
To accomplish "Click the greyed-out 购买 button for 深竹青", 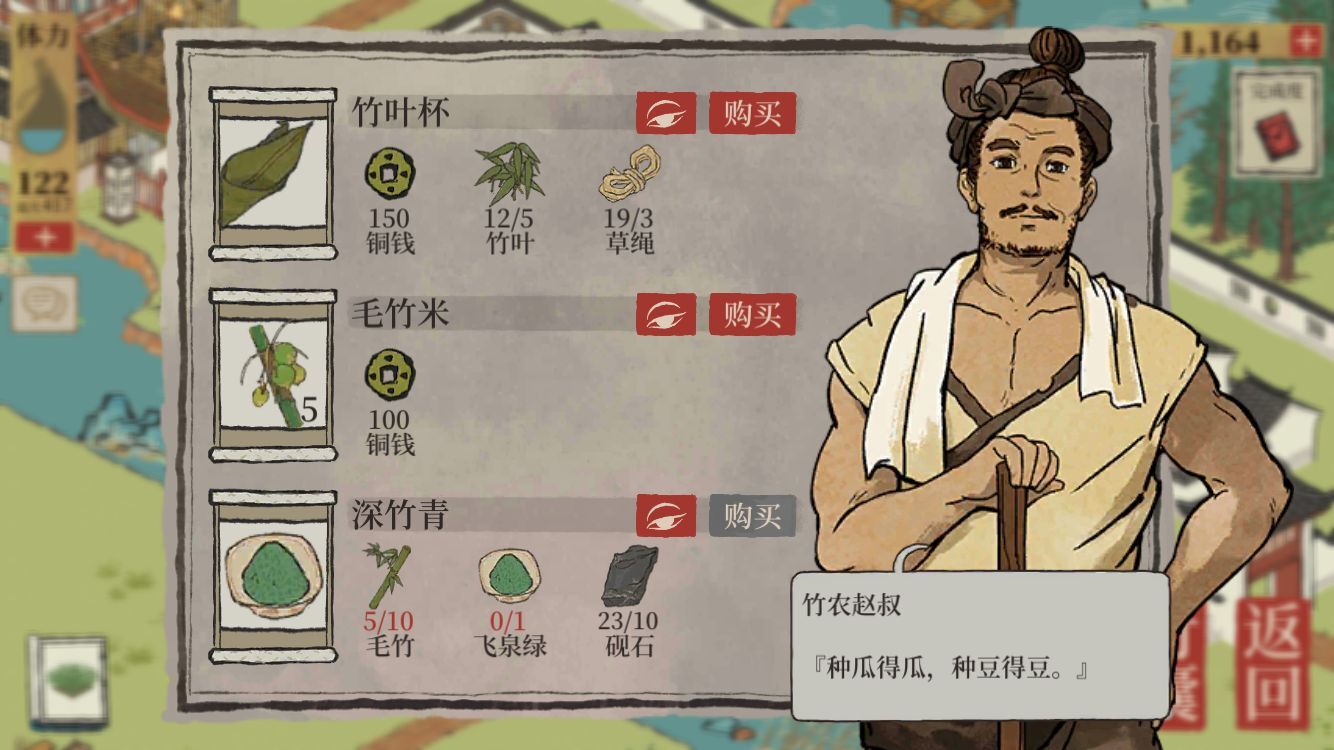I will pos(752,516).
